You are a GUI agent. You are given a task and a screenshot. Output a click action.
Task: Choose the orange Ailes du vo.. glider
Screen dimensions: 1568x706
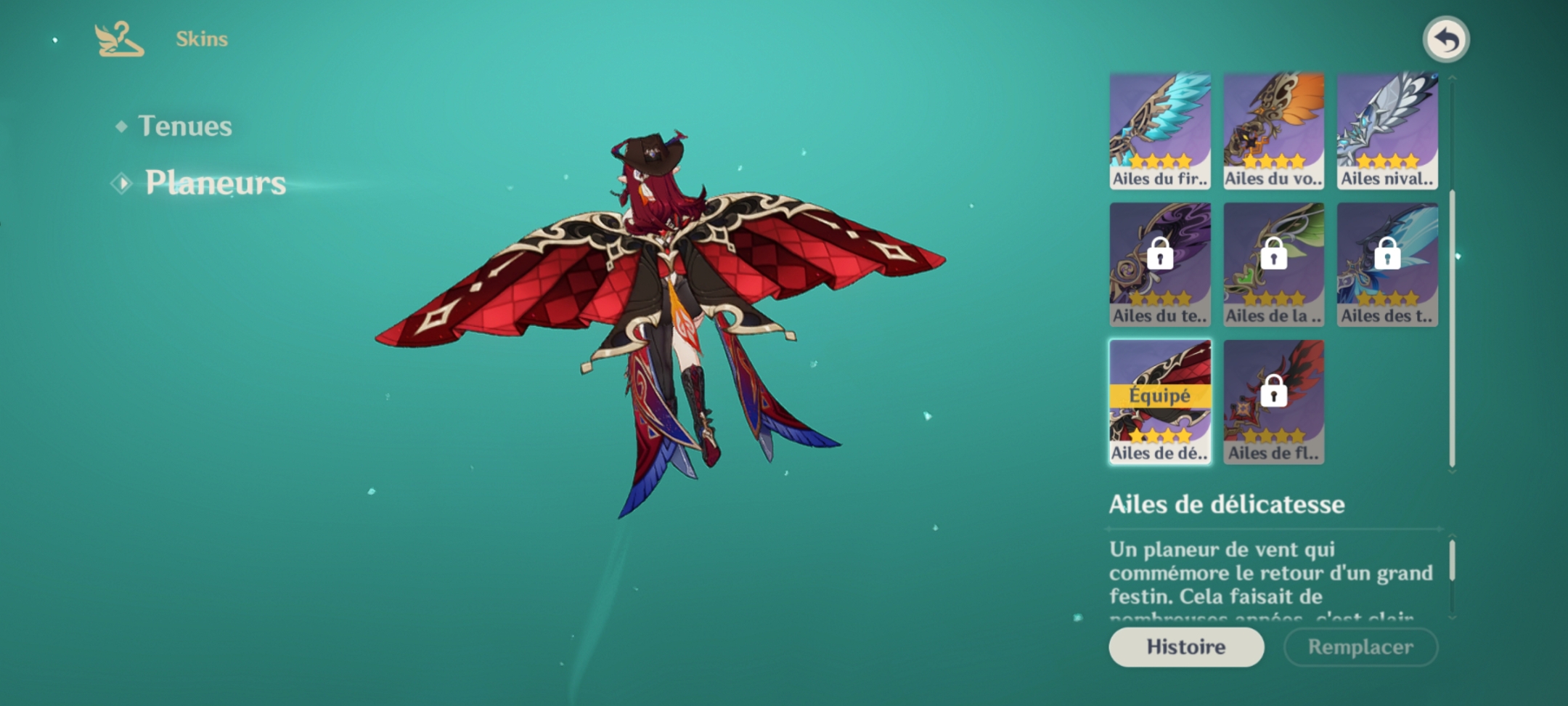1273,131
